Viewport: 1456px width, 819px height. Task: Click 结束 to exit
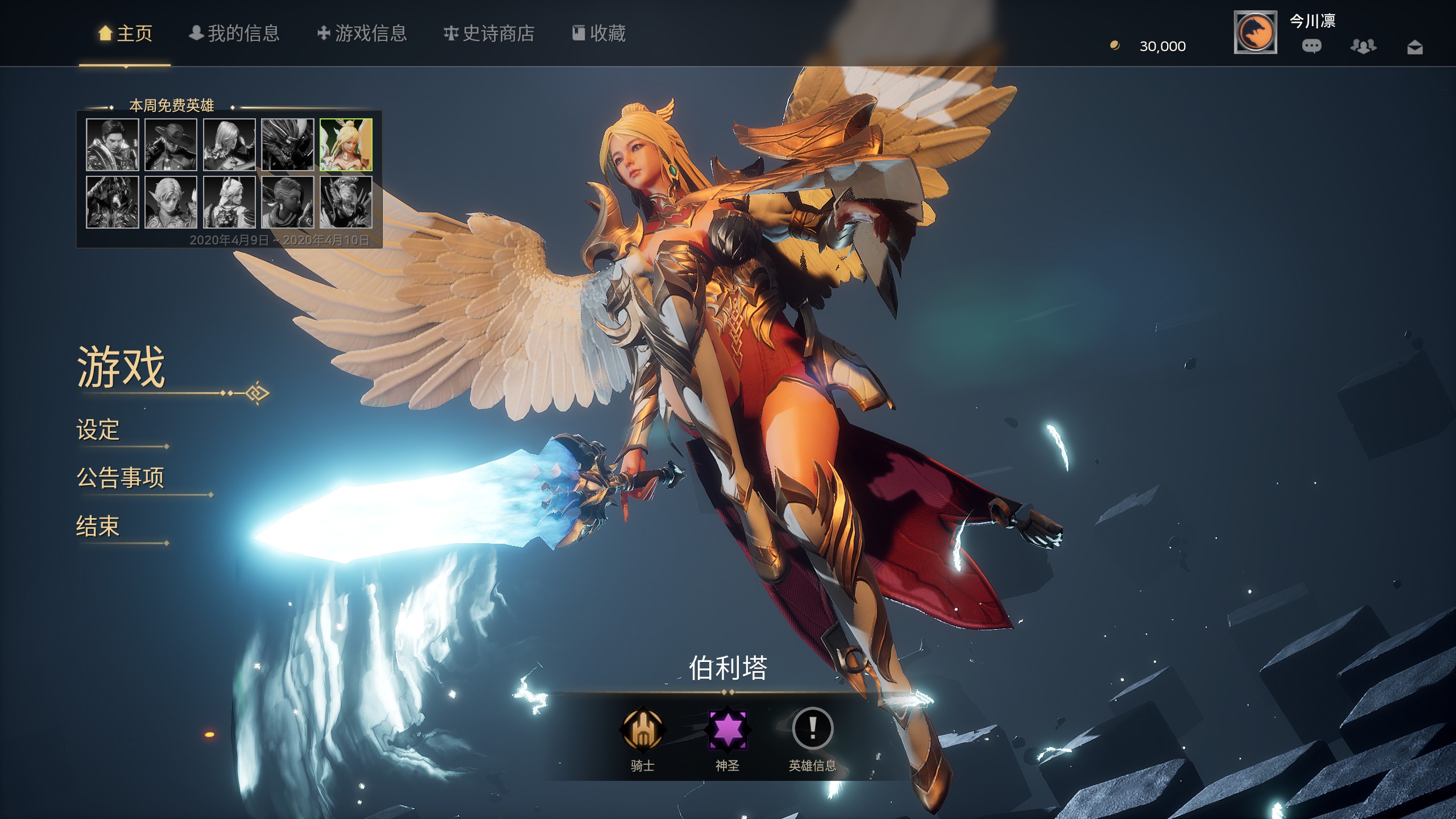click(x=98, y=527)
